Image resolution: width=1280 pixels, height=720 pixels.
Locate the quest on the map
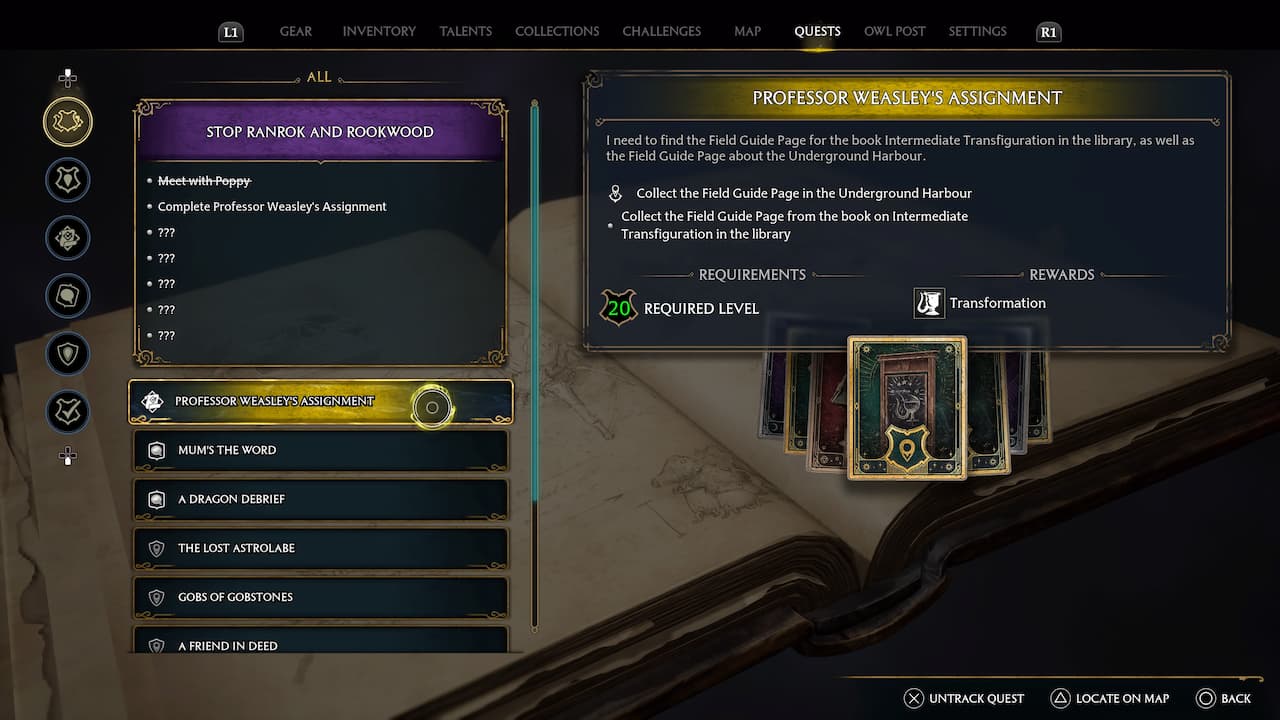pos(1110,698)
